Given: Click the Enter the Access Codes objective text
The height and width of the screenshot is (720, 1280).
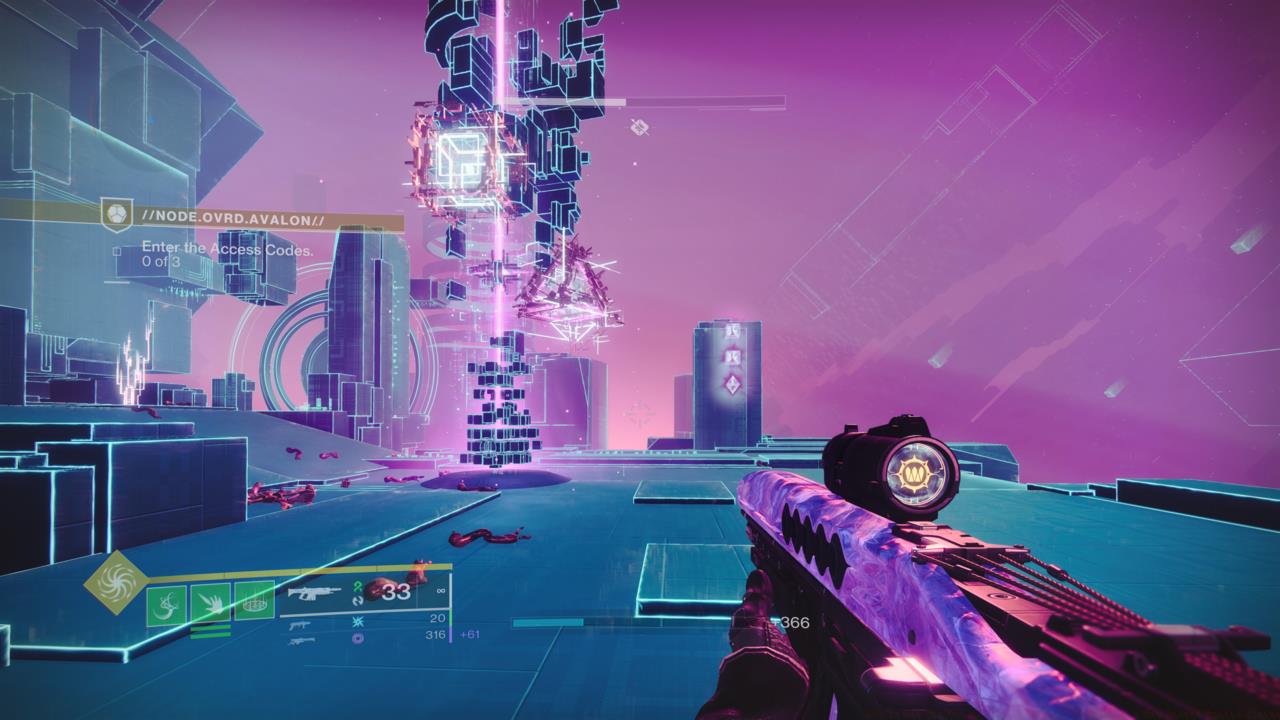Looking at the screenshot, I should (x=226, y=248).
